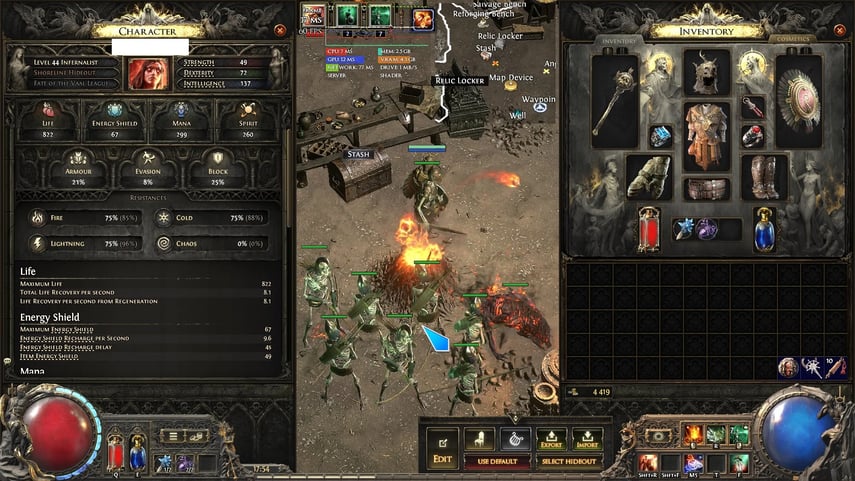This screenshot has height=481, width=855.
Task: Open the Select Hideout menu
Action: pyautogui.click(x=567, y=461)
